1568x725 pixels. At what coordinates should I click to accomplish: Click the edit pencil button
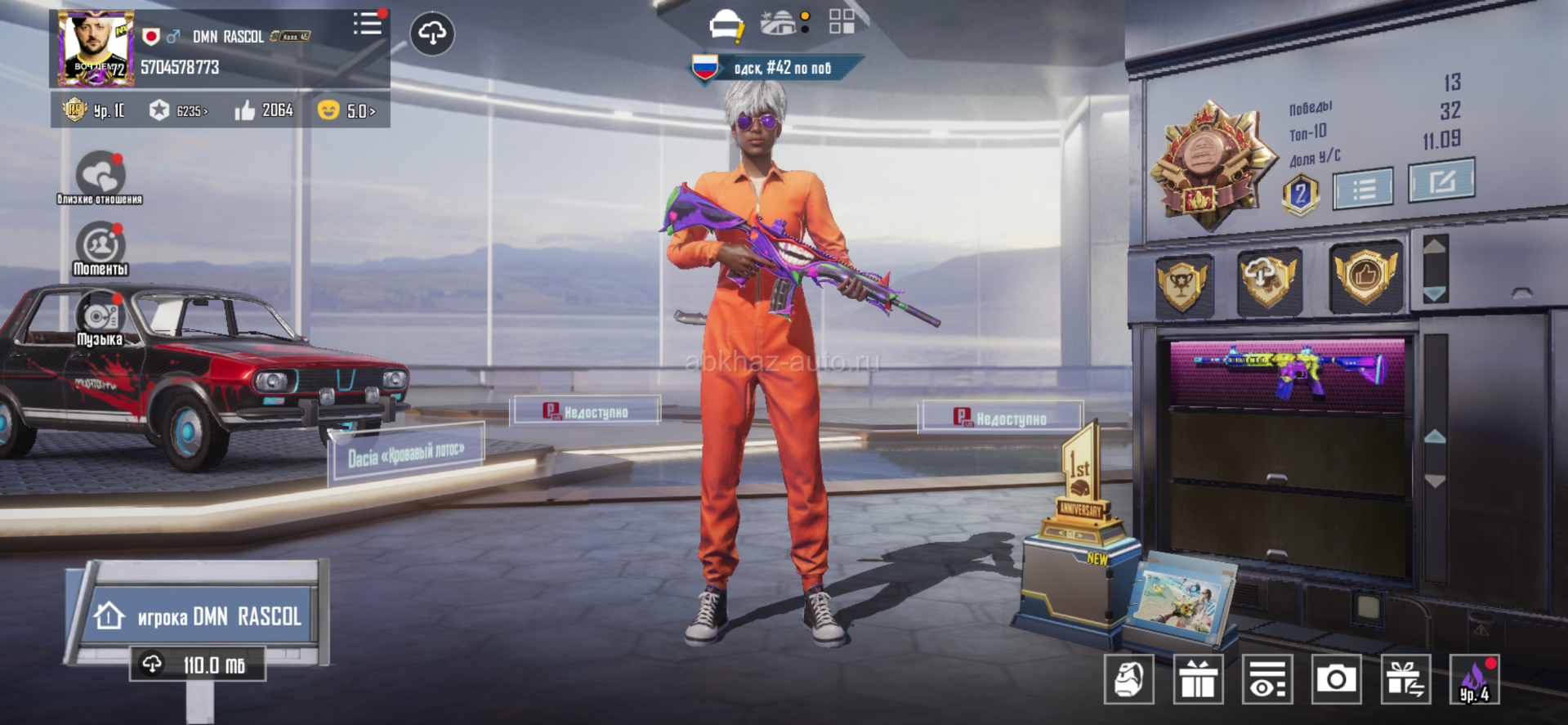tap(1441, 181)
